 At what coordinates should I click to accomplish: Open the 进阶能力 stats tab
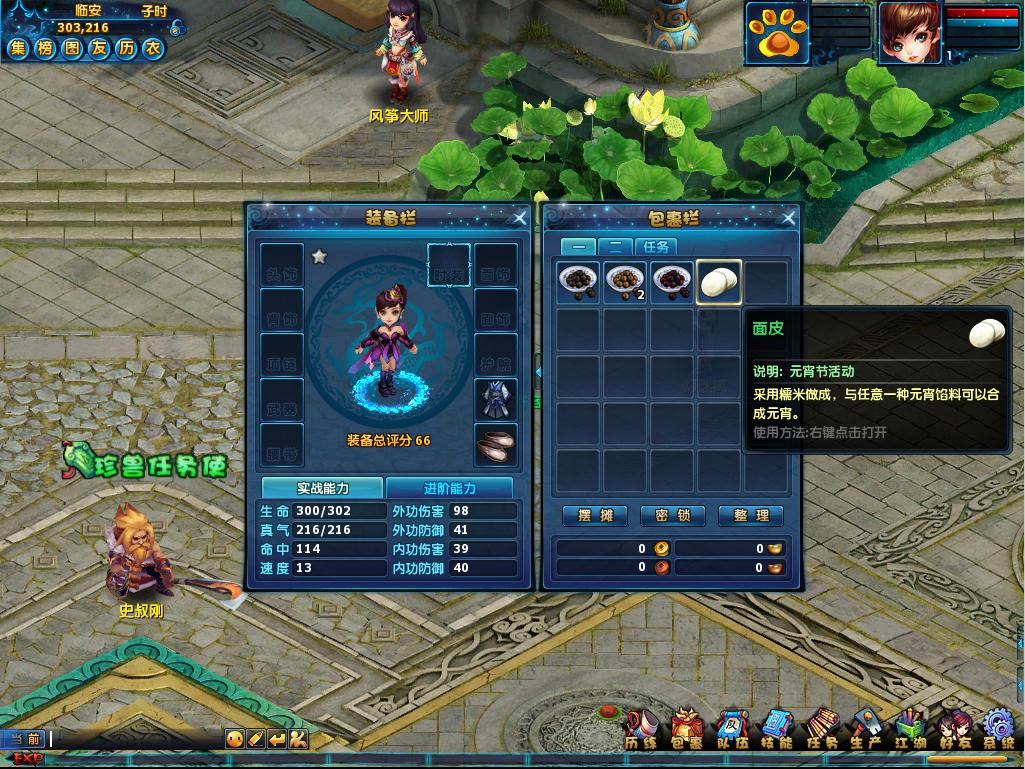point(449,488)
